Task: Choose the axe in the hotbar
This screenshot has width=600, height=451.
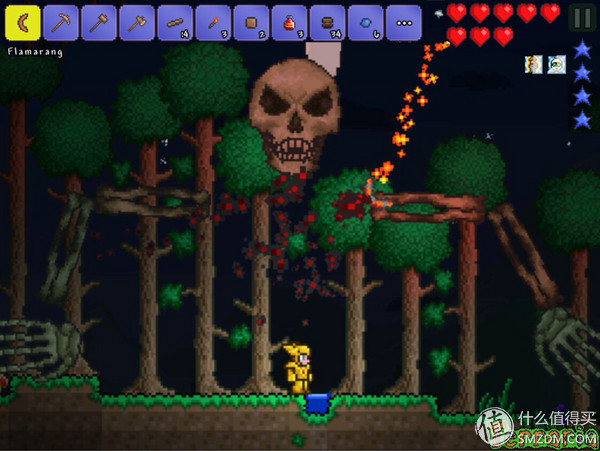Action: [137, 20]
